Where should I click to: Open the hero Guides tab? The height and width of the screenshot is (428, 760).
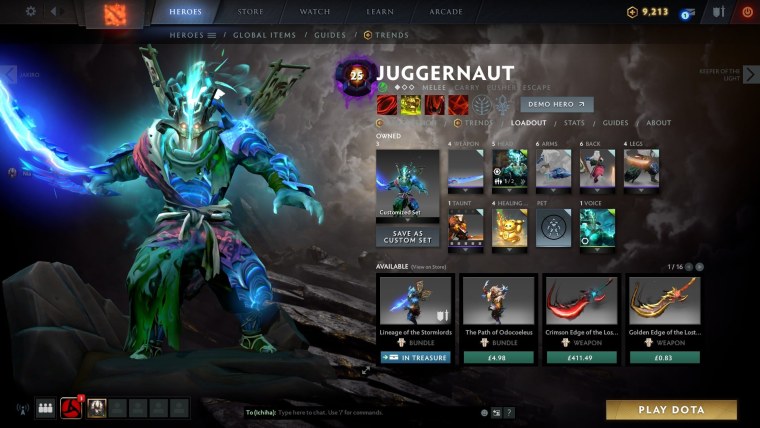615,123
